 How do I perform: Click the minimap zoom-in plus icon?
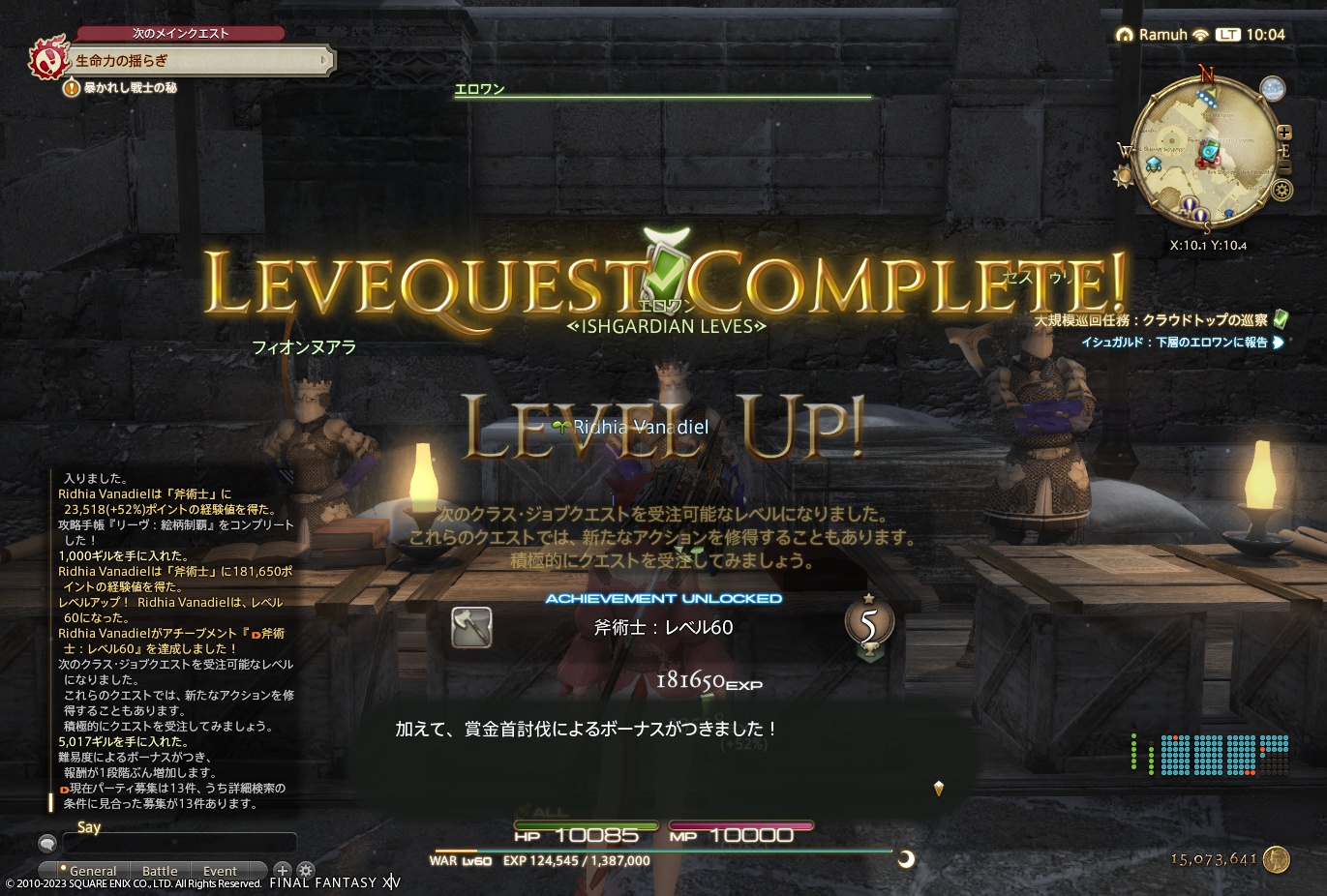click(1284, 133)
